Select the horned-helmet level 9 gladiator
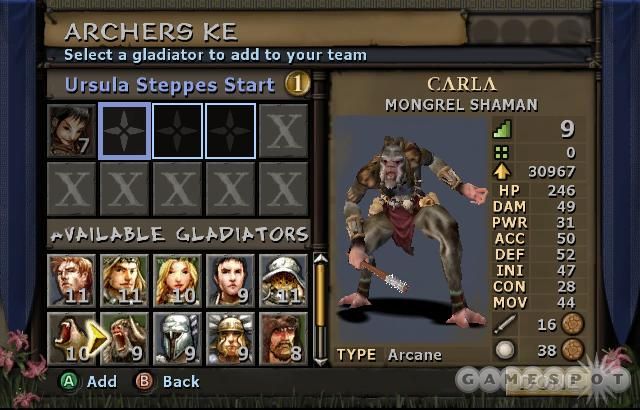 click(x=231, y=338)
